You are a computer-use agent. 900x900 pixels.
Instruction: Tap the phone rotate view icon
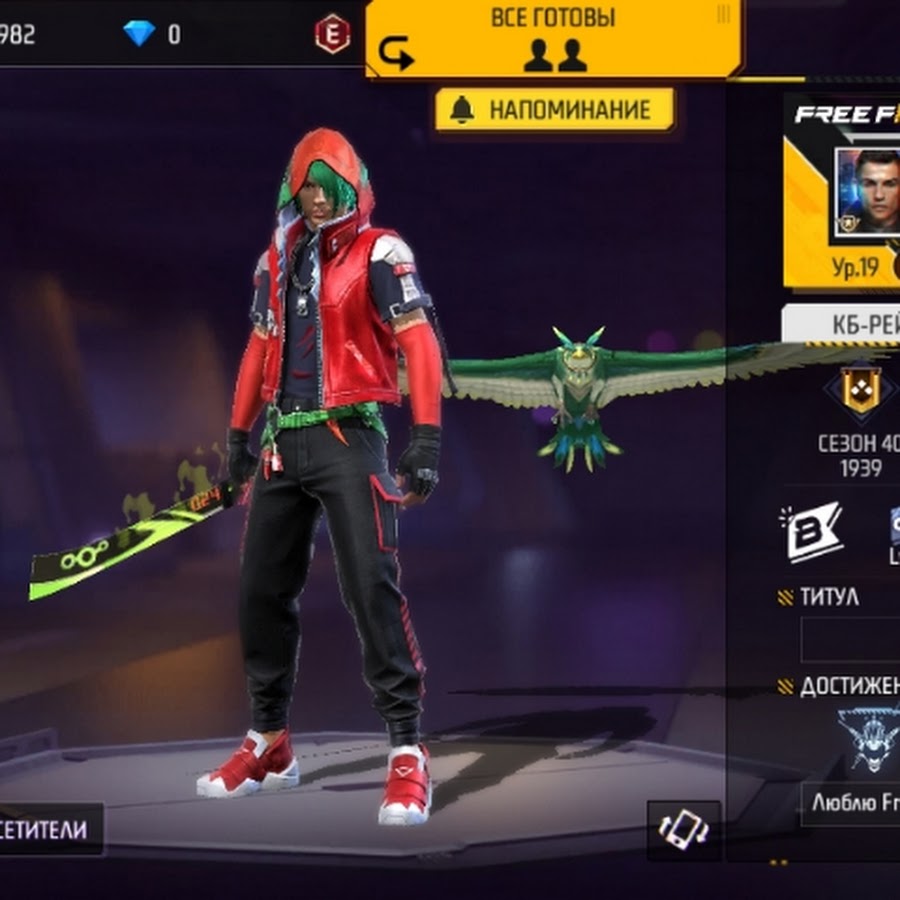click(x=683, y=830)
